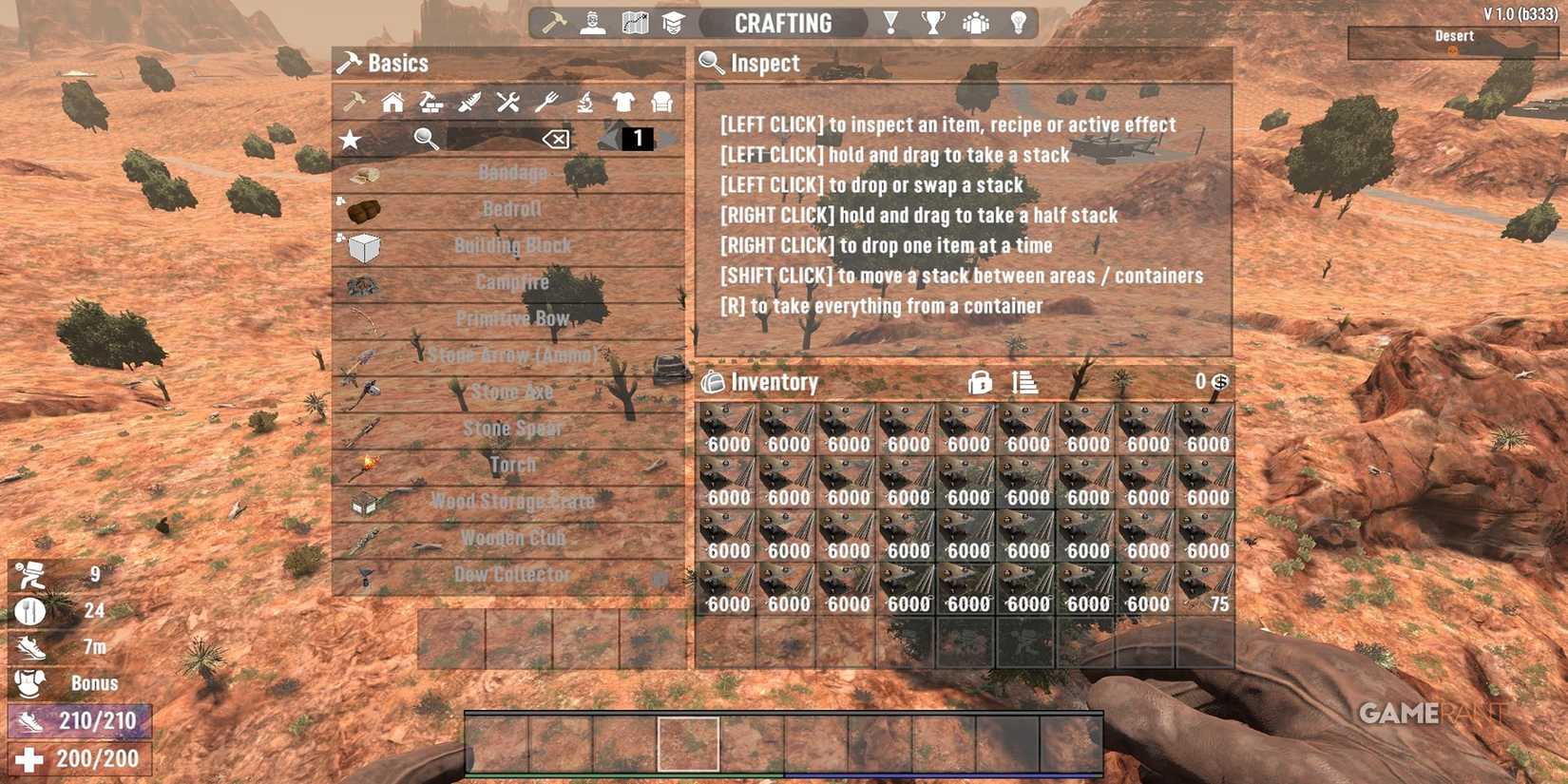This screenshot has width=1568, height=784.
Task: Select the Dew Collector recipe
Action: pos(513,574)
